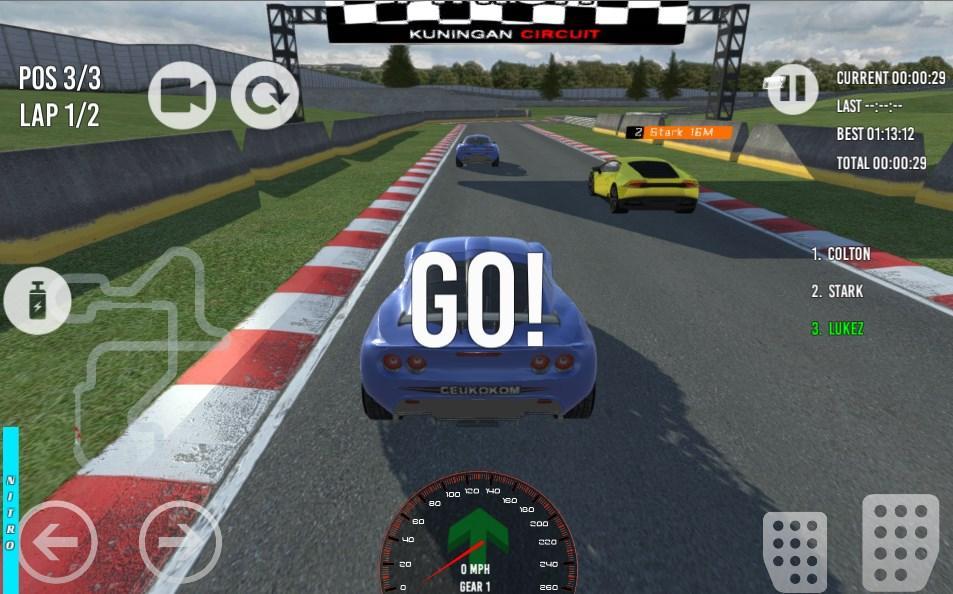The width and height of the screenshot is (953, 594).
Task: Steer left with the left arrow
Action: [57, 542]
